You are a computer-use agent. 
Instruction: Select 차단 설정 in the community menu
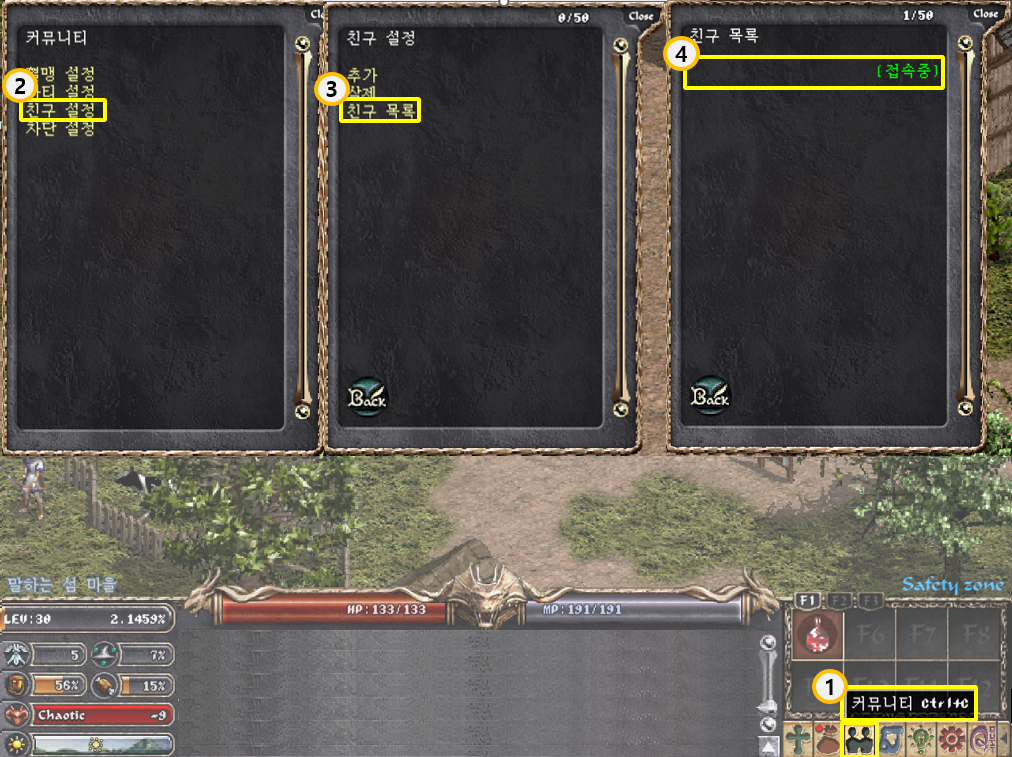click(60, 129)
